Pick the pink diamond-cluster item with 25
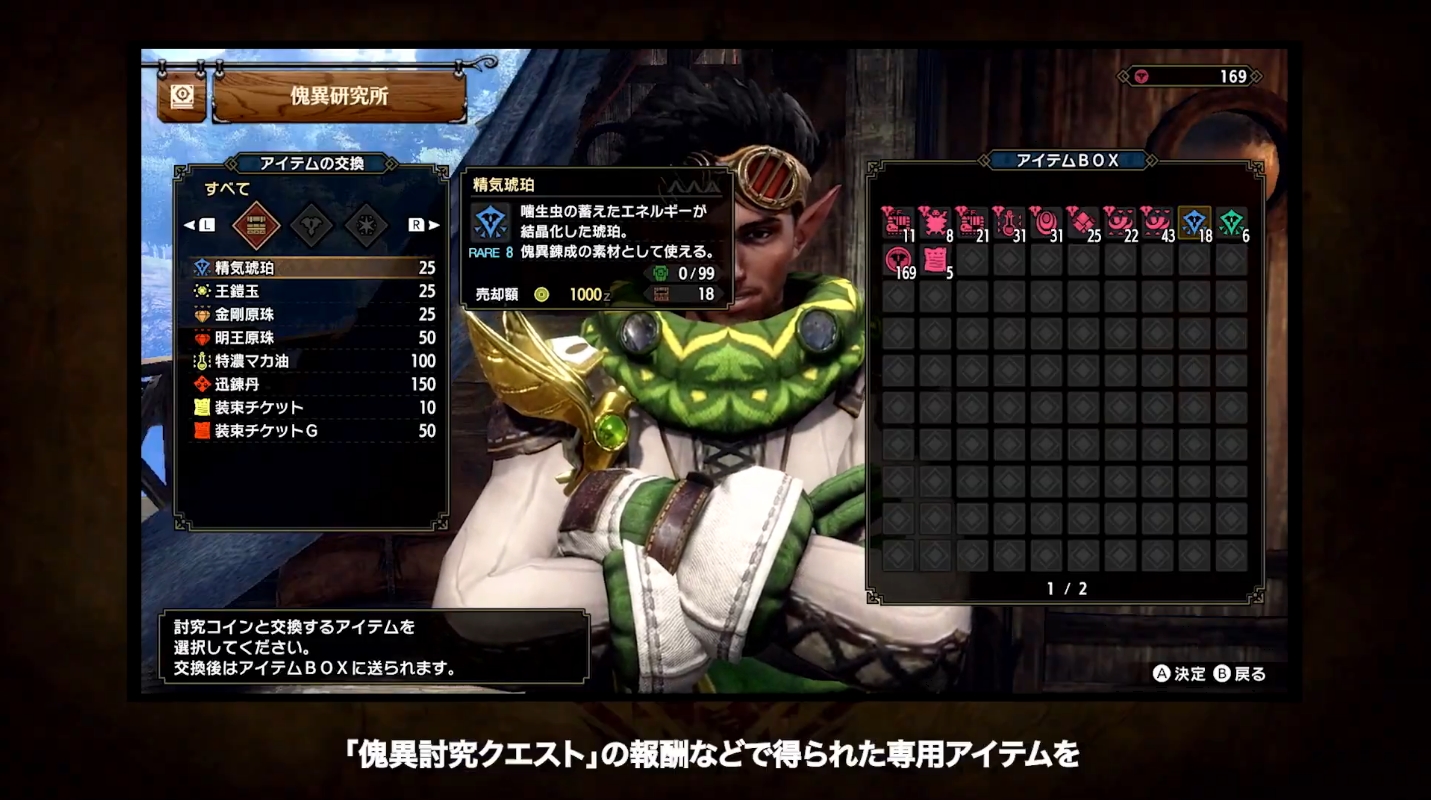Viewport: 1431px width, 800px height. coord(1083,222)
